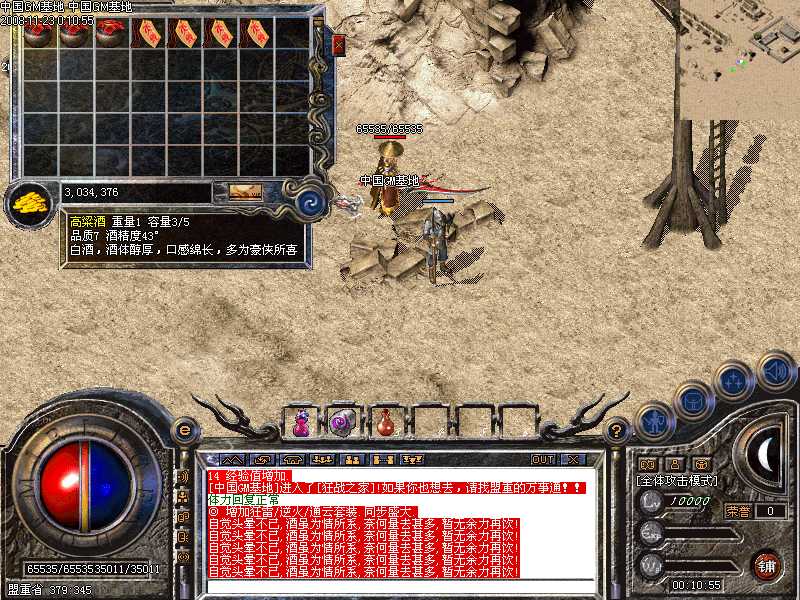800x600 pixels.
Task: Toggle sound with the speaker button
Action: tap(775, 371)
